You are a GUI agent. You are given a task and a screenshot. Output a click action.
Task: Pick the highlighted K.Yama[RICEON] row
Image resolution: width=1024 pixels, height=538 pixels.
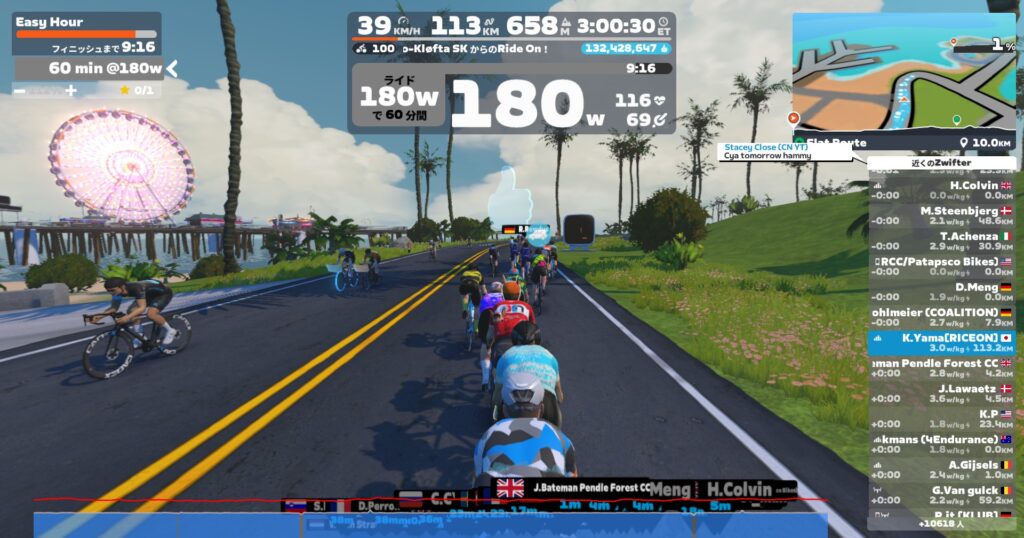[942, 343]
